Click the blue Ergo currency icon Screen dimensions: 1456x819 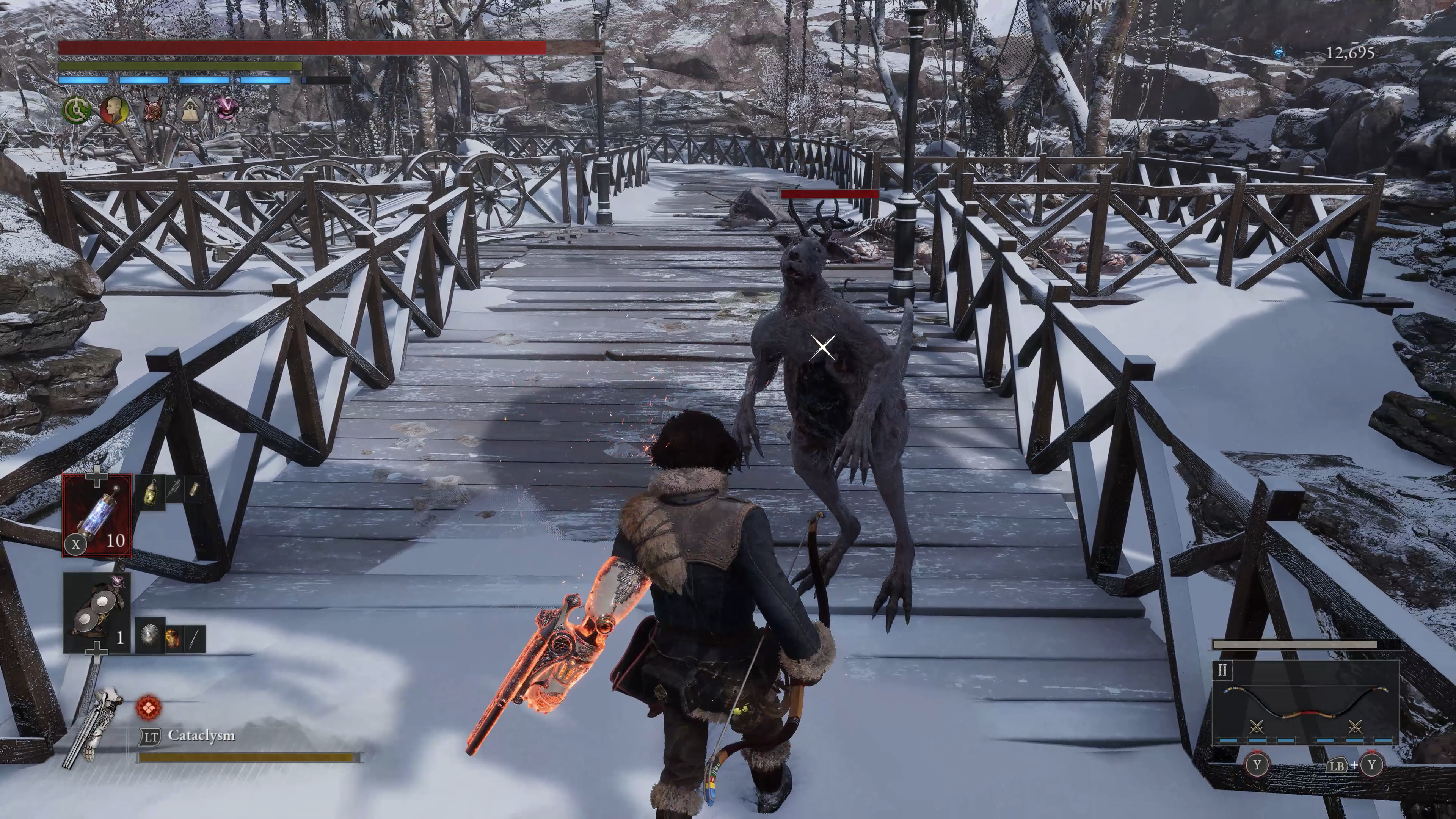click(x=1280, y=53)
